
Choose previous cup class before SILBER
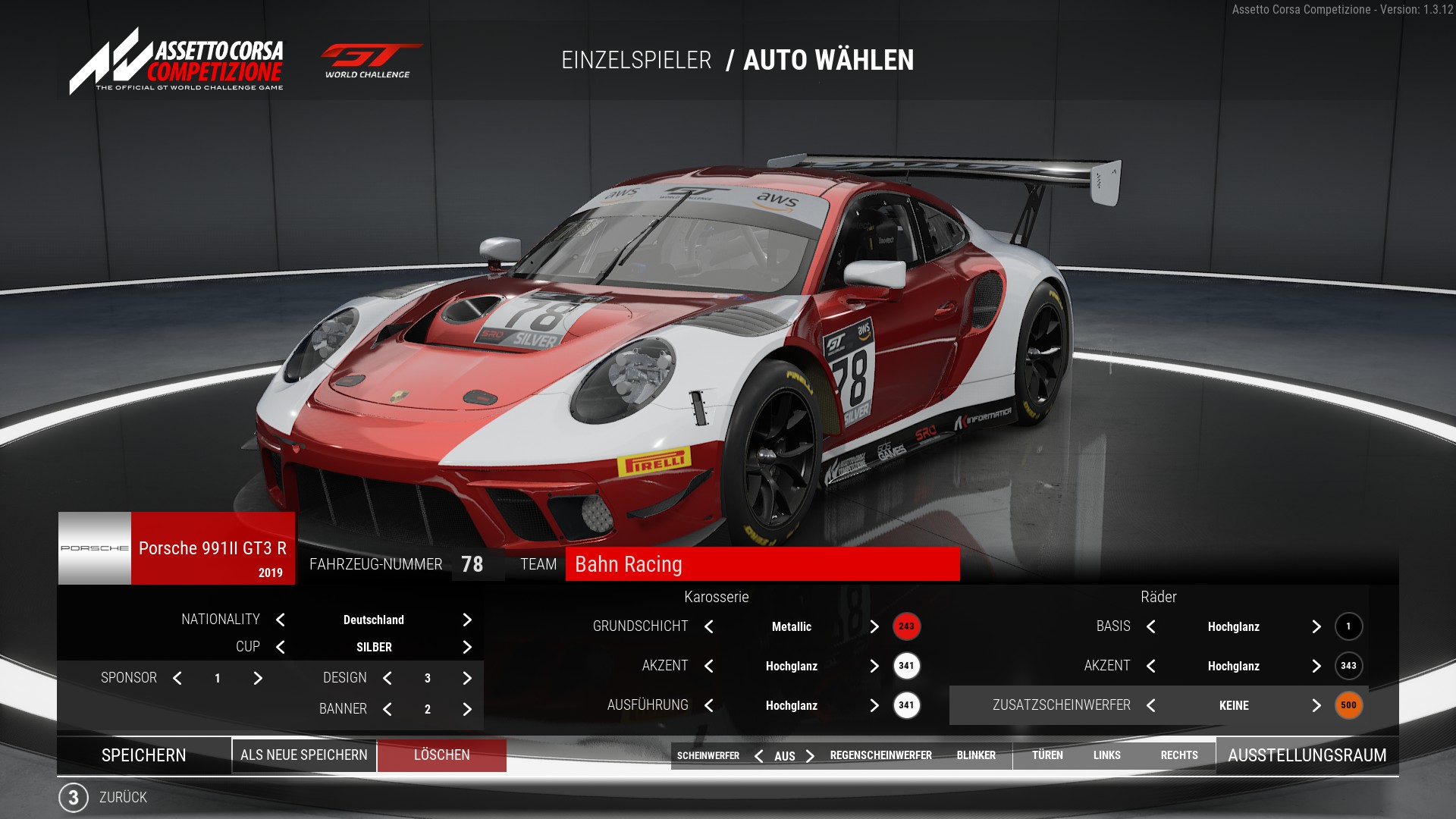(x=281, y=648)
